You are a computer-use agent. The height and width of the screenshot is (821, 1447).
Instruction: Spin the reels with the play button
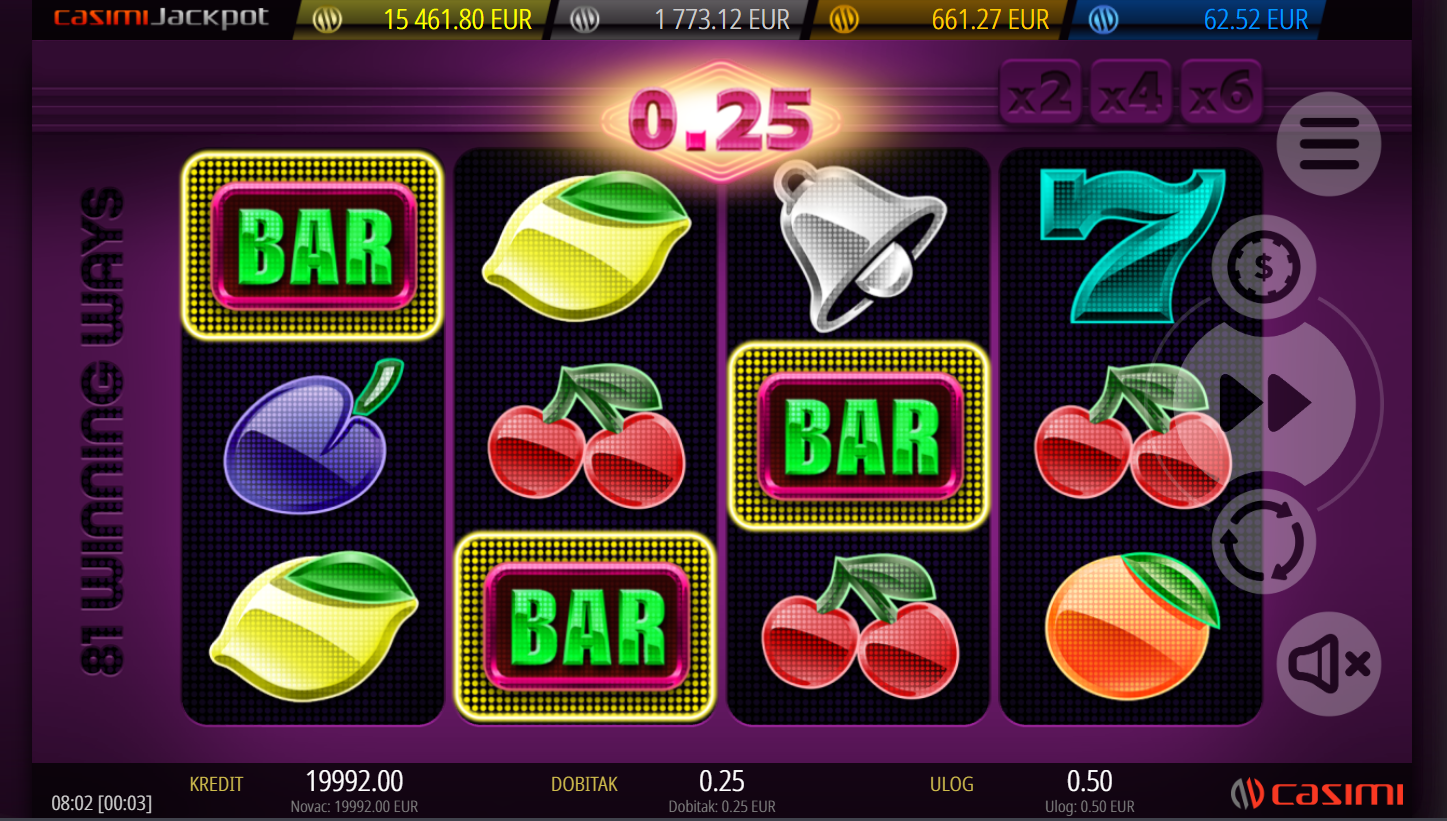[1266, 404]
